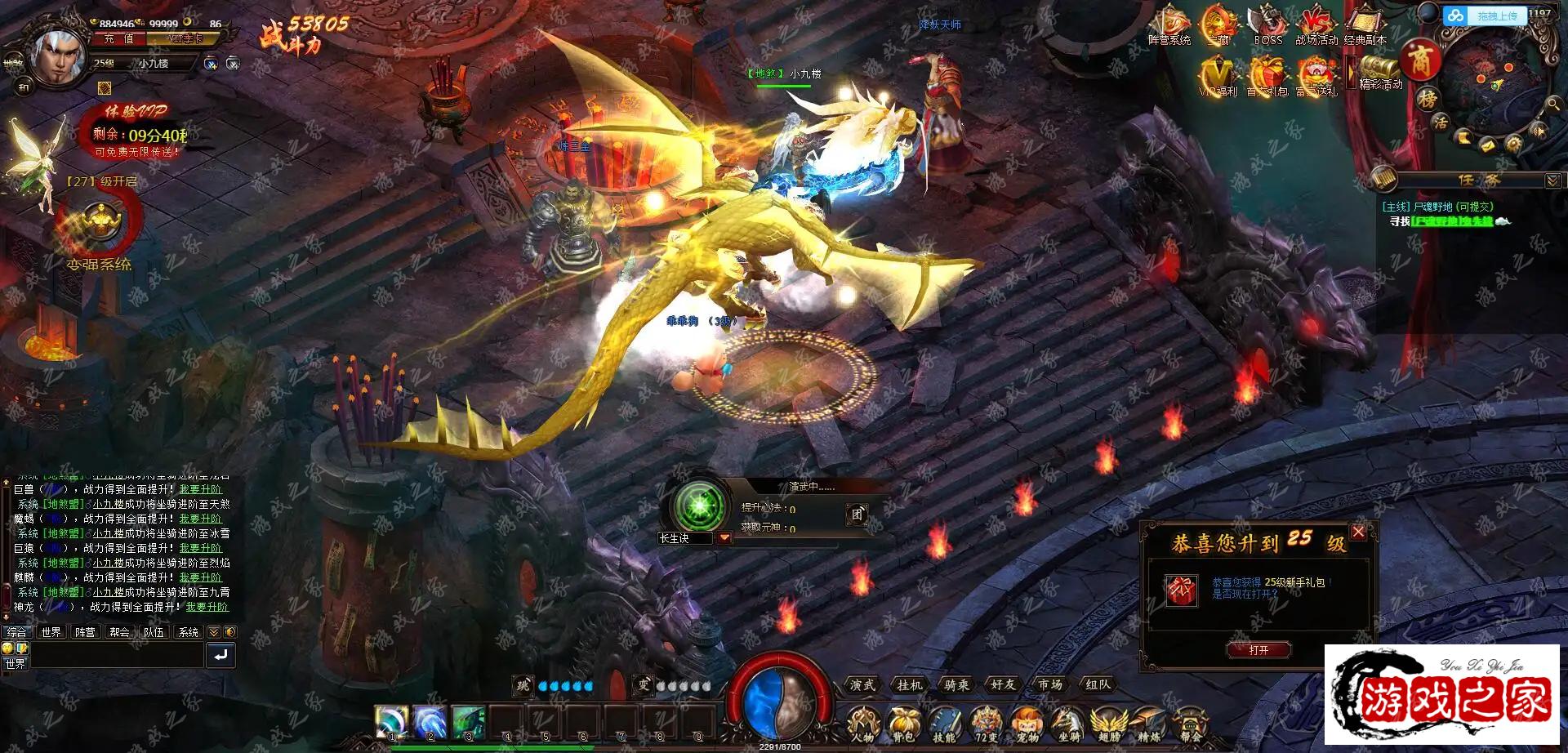Open the 市场 market
1568x753 pixels.
1050,685
